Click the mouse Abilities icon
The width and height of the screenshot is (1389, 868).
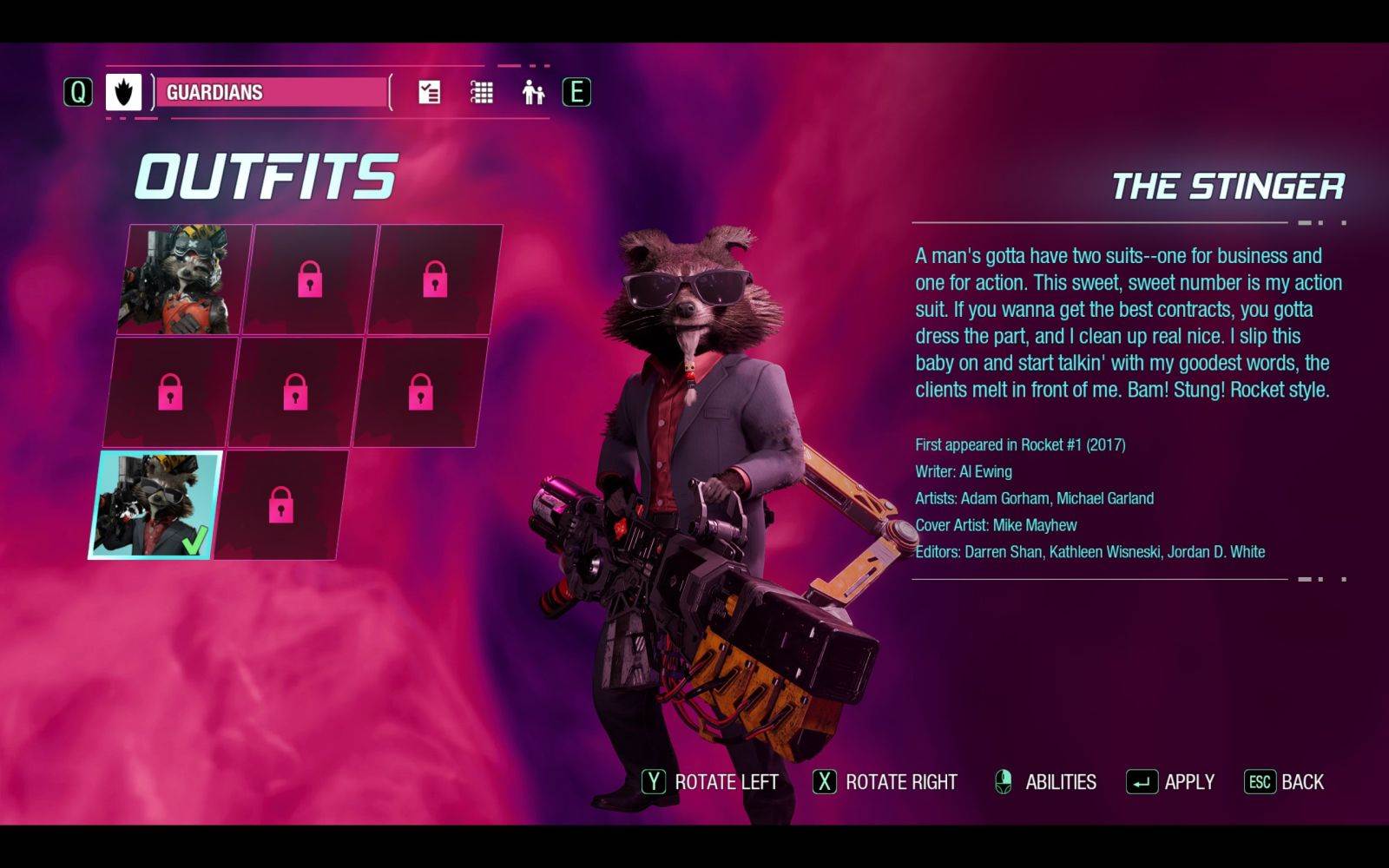pos(1005,781)
